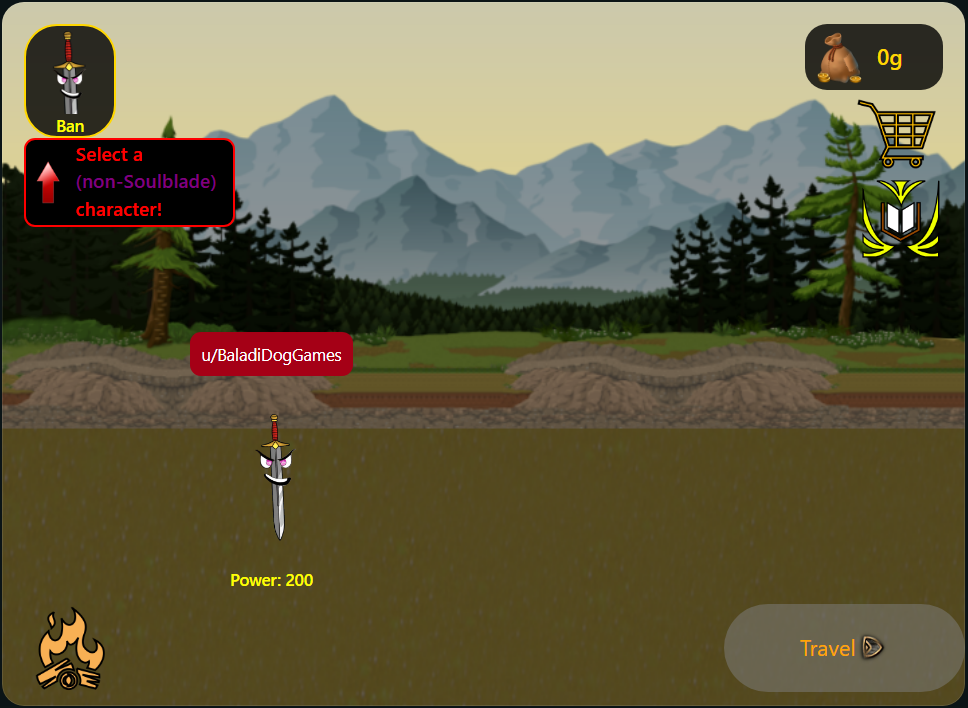The width and height of the screenshot is (968, 708).
Task: Click the Travel button
Action: click(x=842, y=648)
